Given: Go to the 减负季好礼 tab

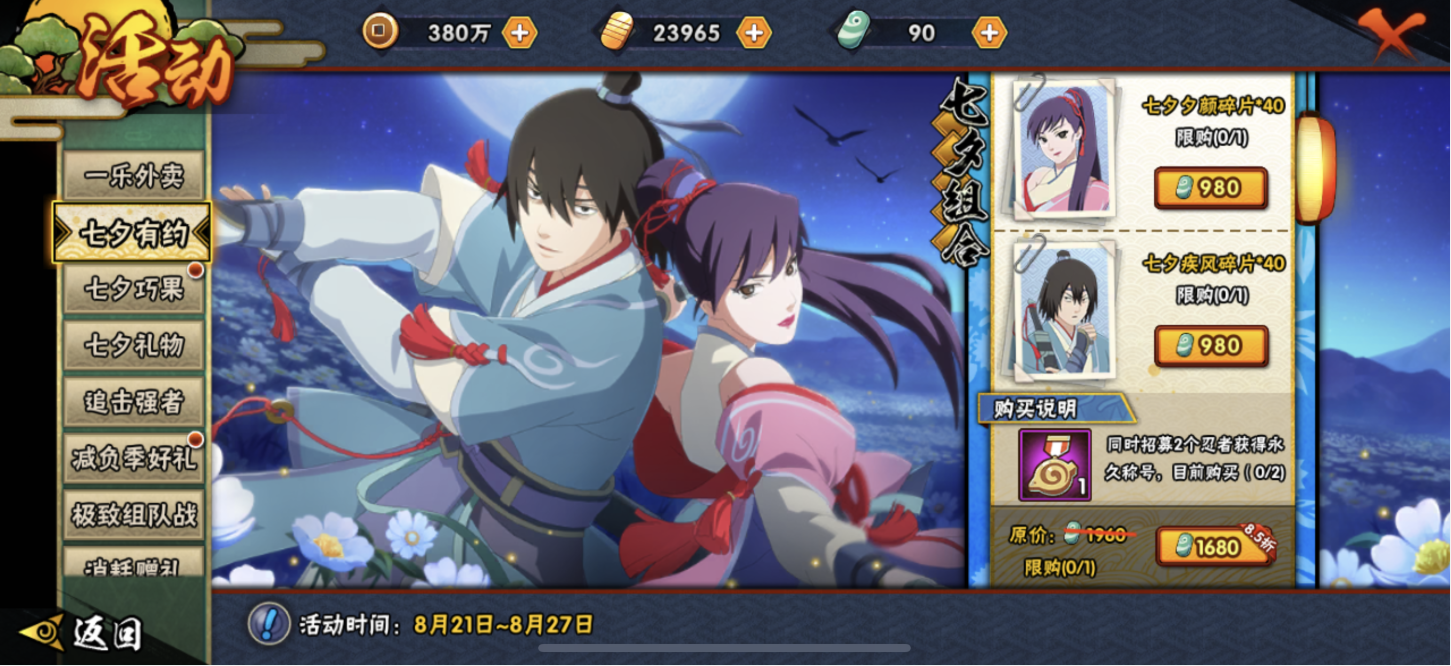Looking at the screenshot, I should click(133, 459).
